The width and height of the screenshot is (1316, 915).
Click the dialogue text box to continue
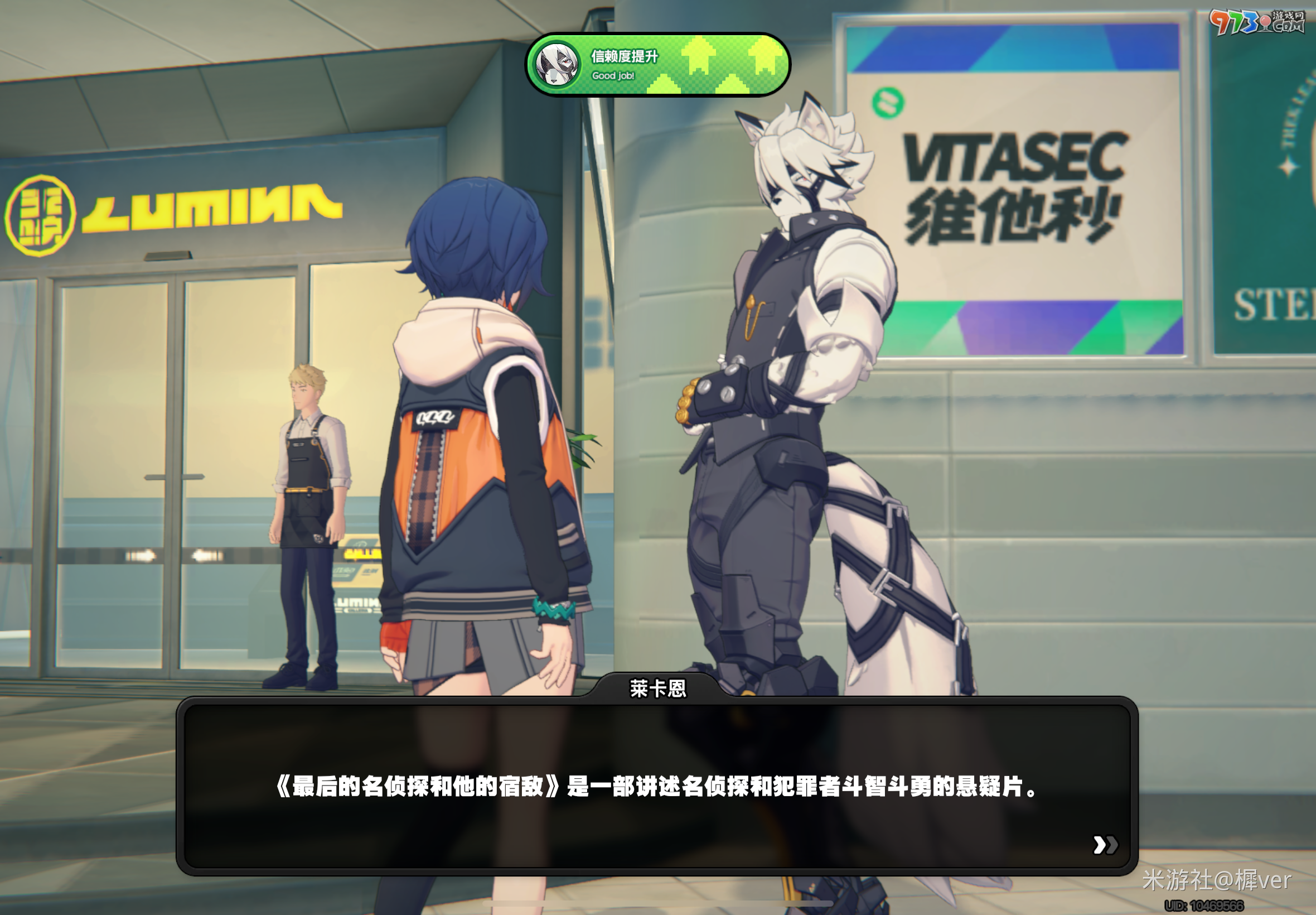[656, 786]
